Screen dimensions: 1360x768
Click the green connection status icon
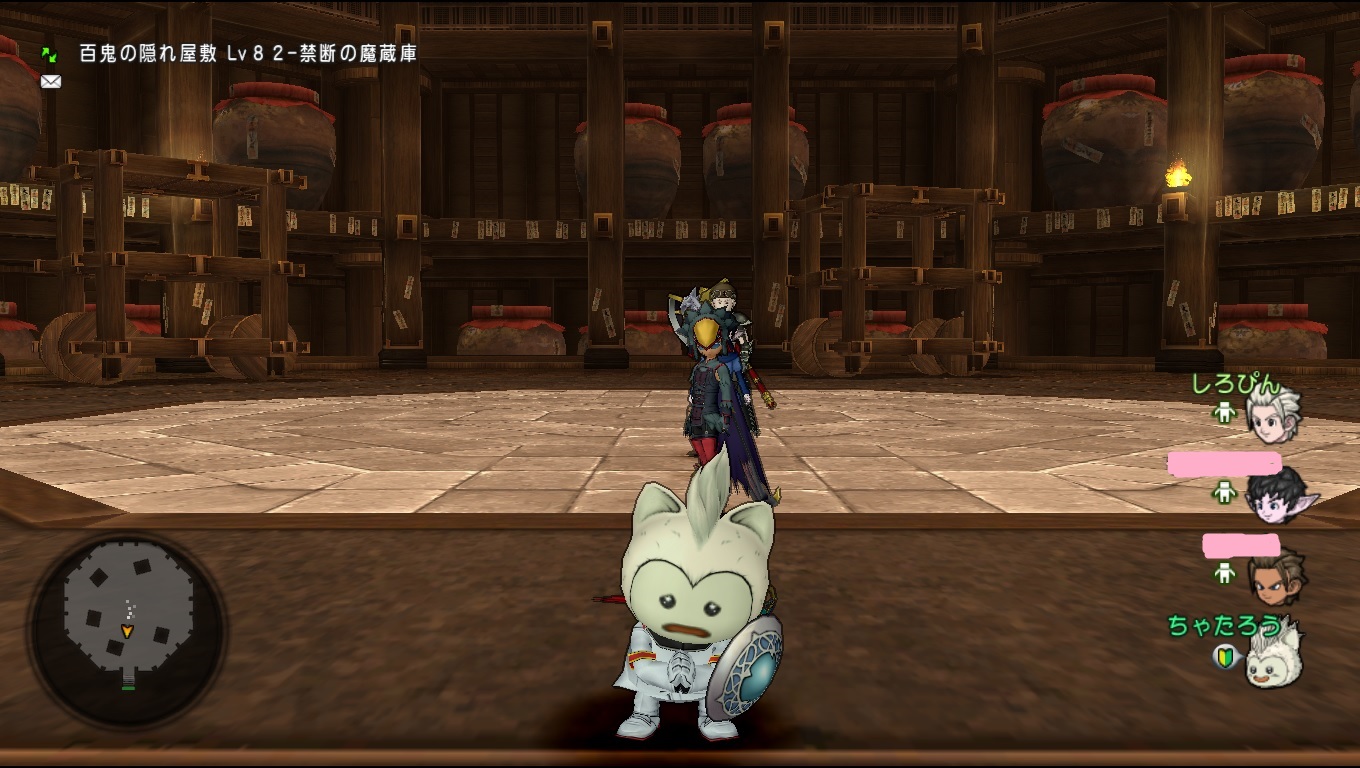point(49,54)
